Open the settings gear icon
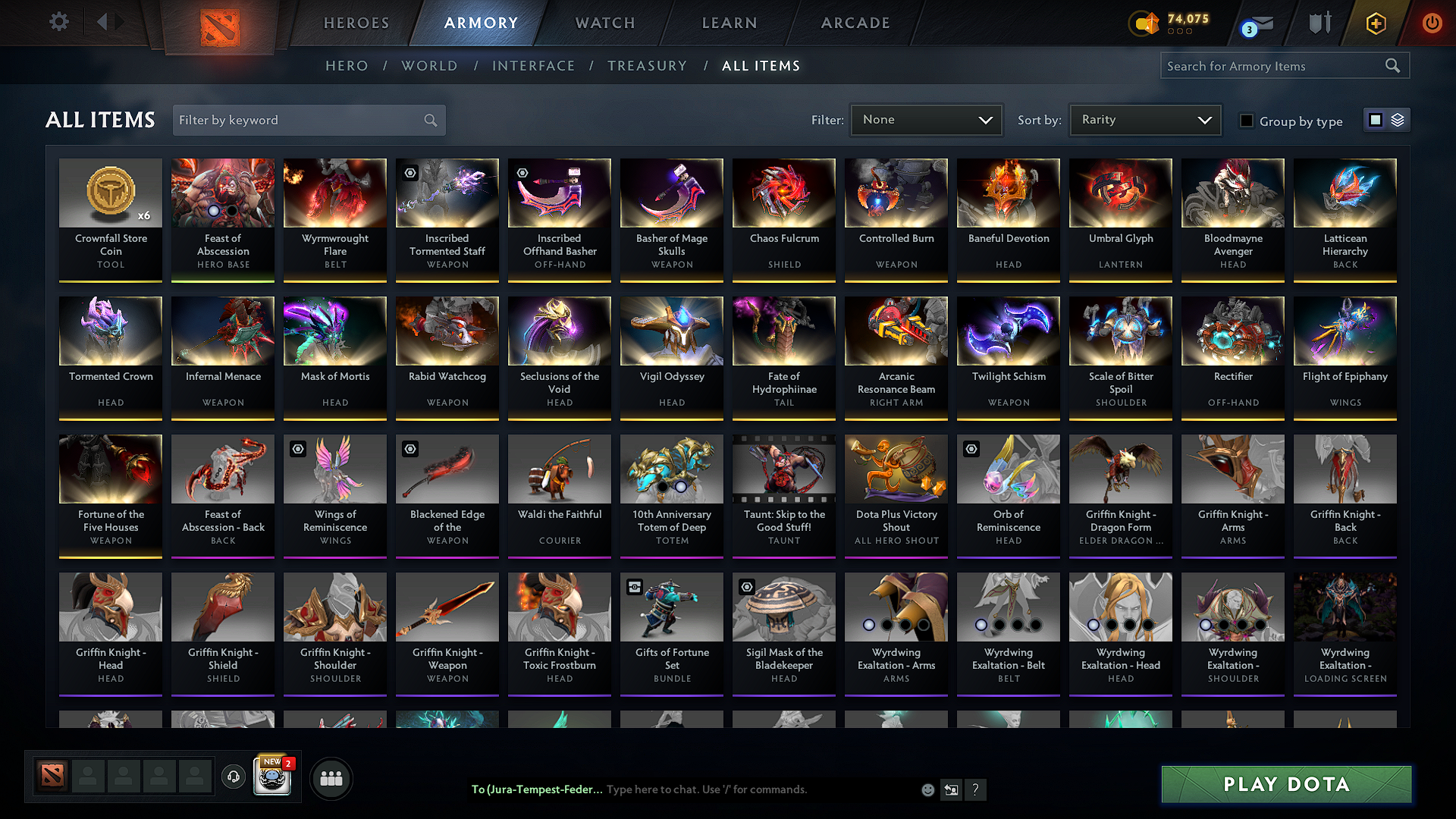Image resolution: width=1456 pixels, height=819 pixels. tap(58, 22)
